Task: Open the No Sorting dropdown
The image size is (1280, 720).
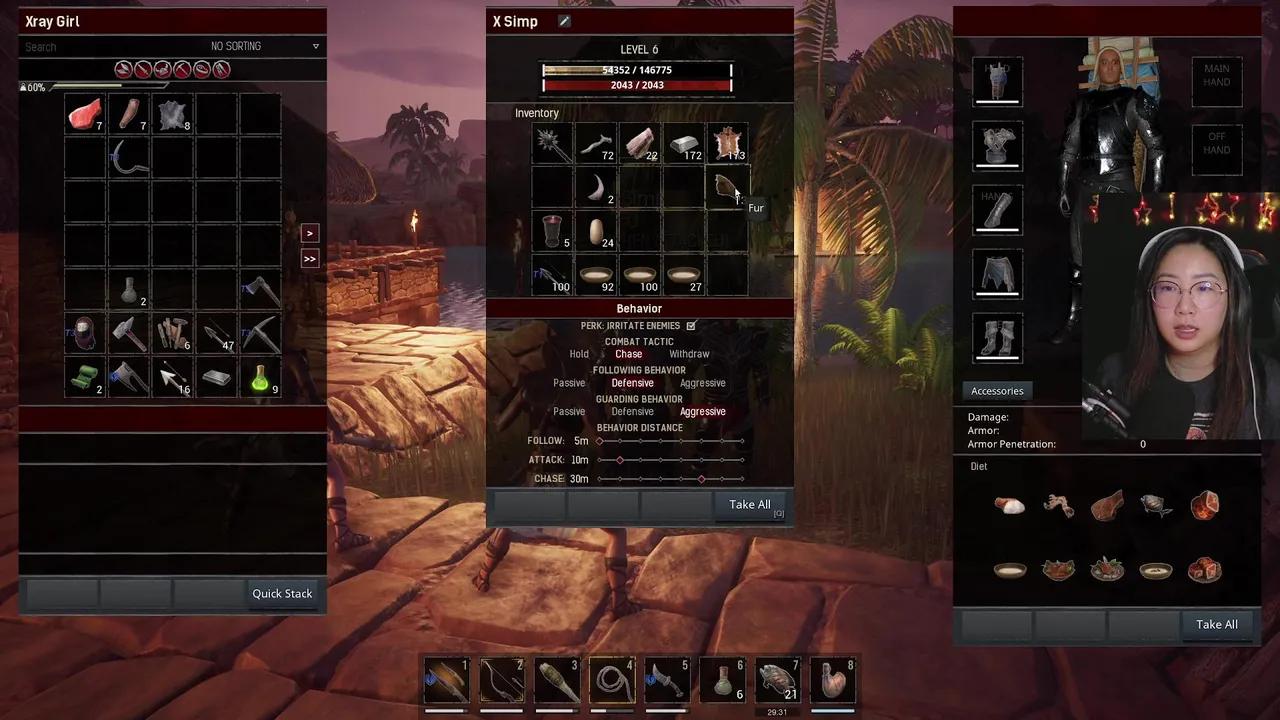Action: click(x=265, y=46)
